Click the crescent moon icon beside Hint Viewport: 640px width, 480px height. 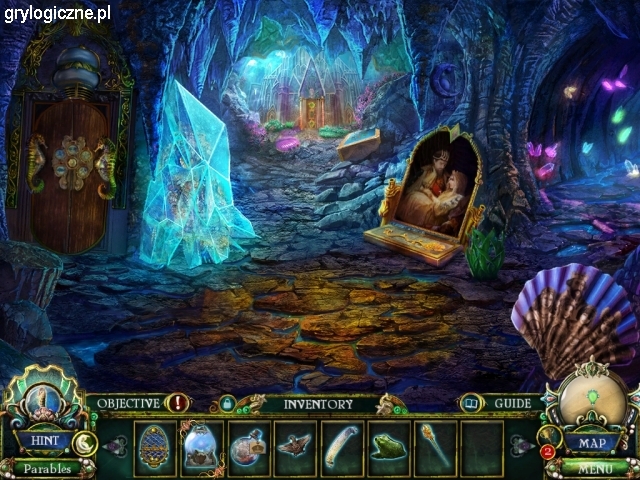click(x=86, y=443)
